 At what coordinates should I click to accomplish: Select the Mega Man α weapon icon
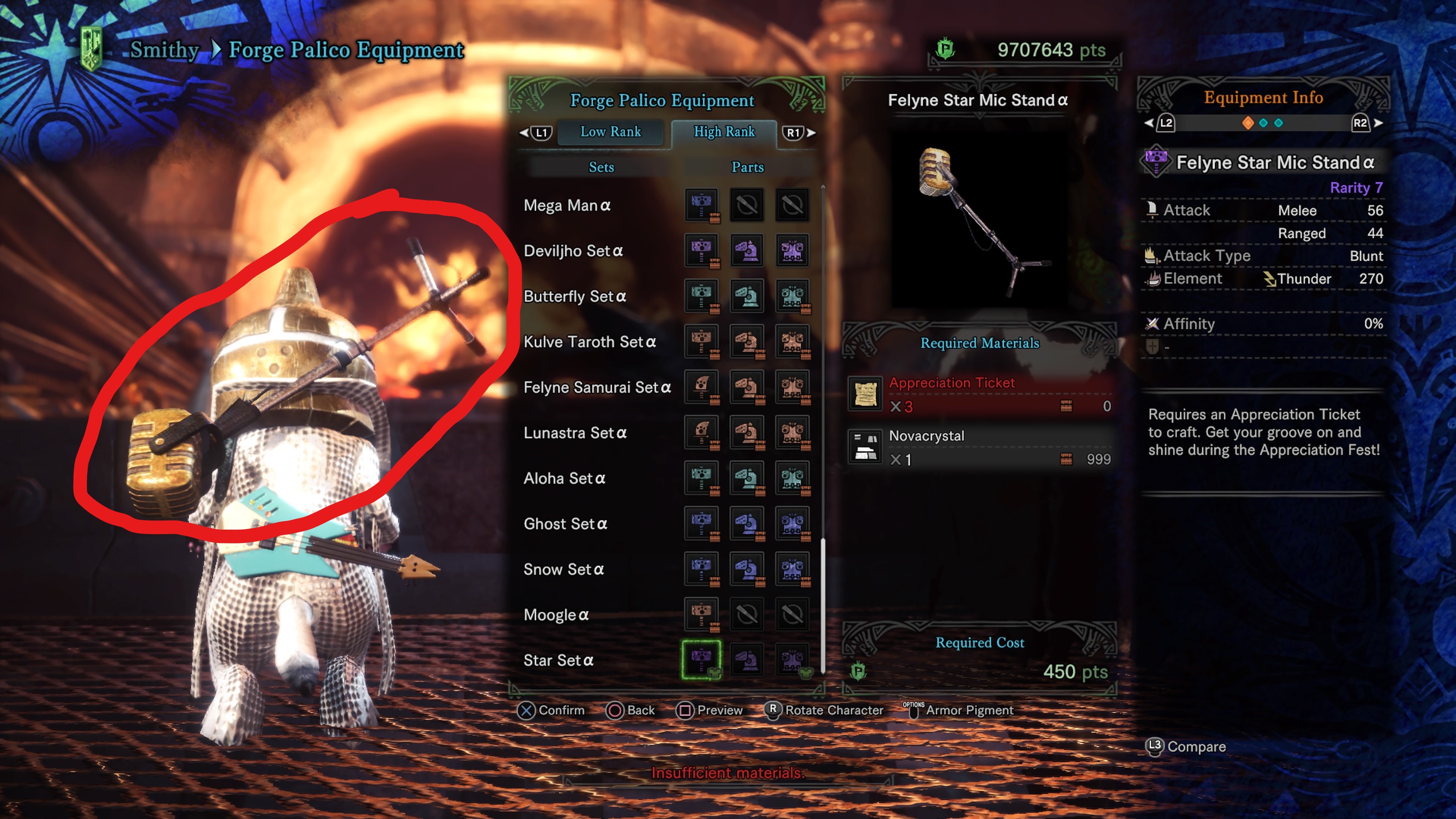pos(701,205)
